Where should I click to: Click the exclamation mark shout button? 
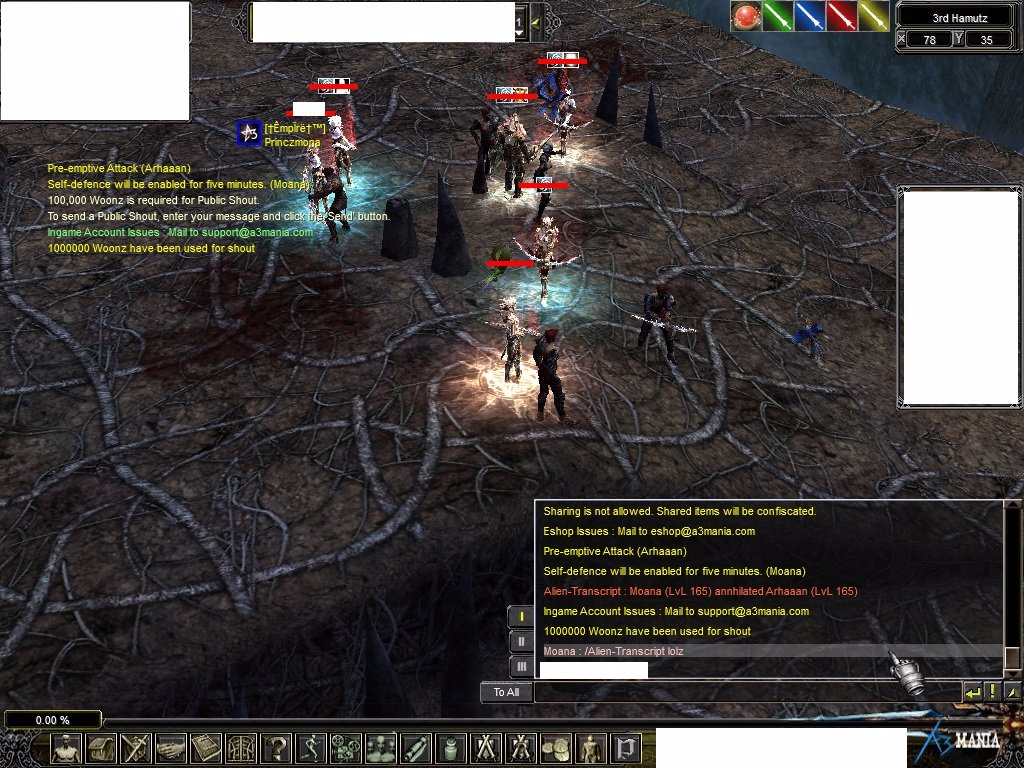992,692
